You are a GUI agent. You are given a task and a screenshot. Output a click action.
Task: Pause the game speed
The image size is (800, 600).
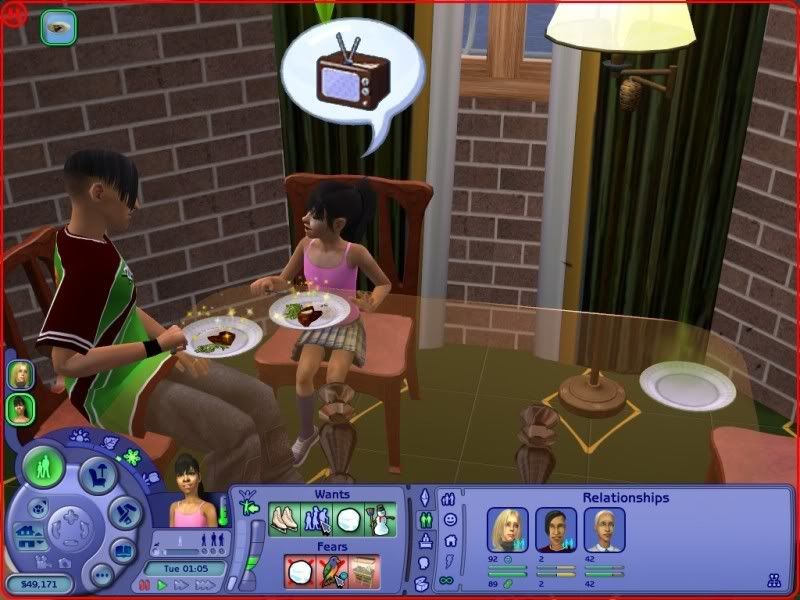click(x=143, y=585)
